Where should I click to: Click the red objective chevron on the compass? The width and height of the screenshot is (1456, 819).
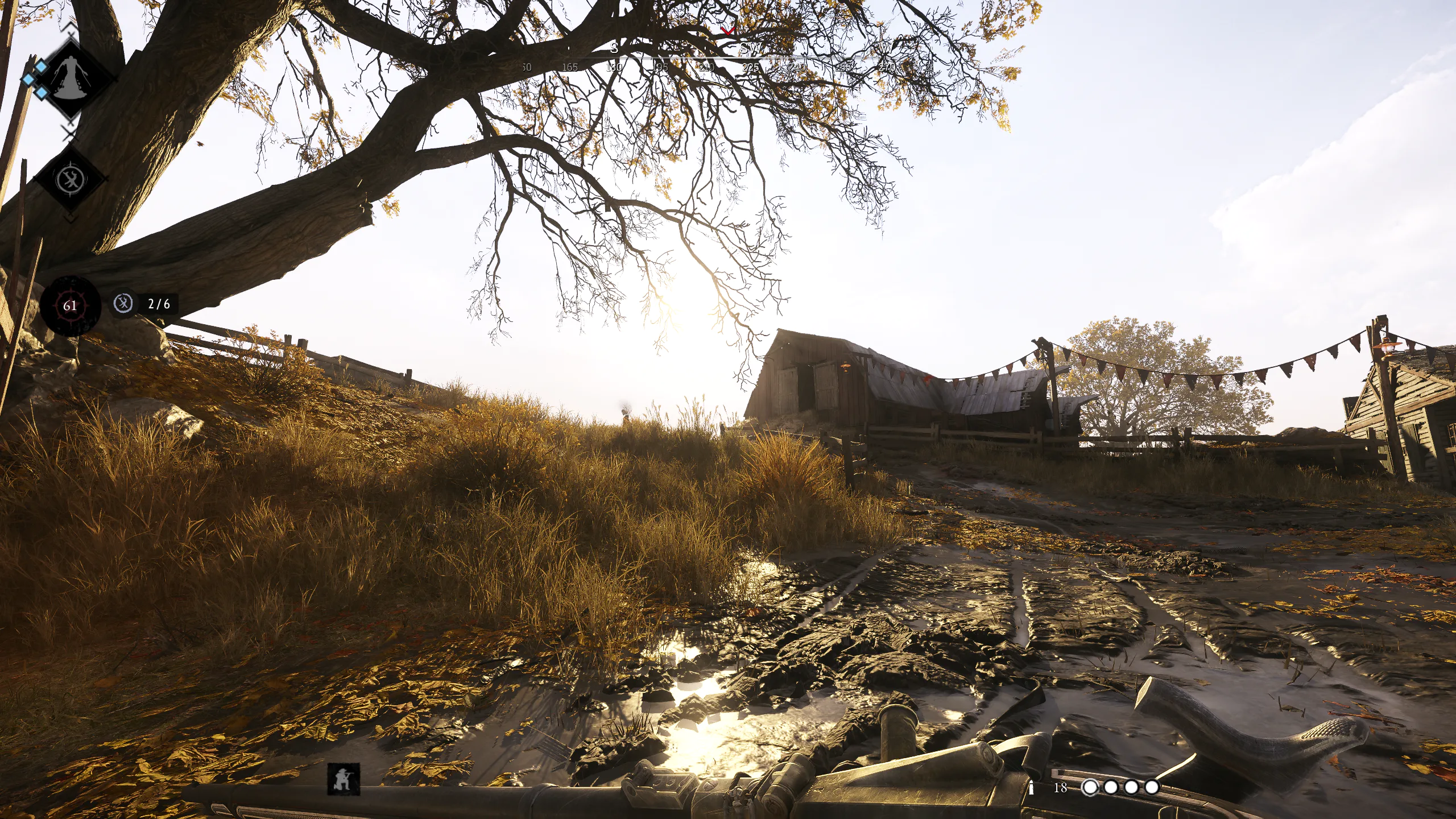click(728, 31)
